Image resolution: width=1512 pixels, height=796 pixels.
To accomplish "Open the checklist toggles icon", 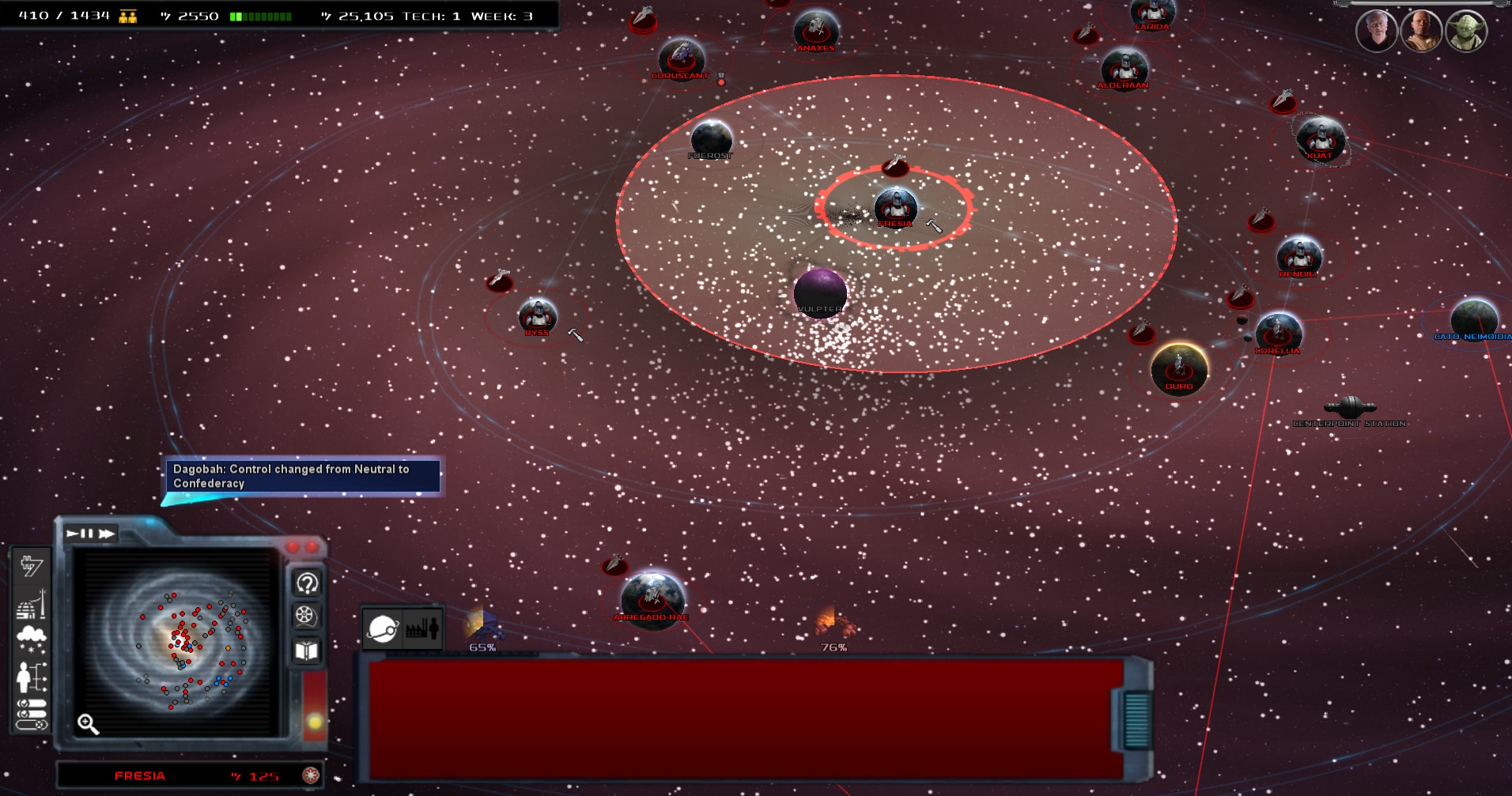I will 32,714.
